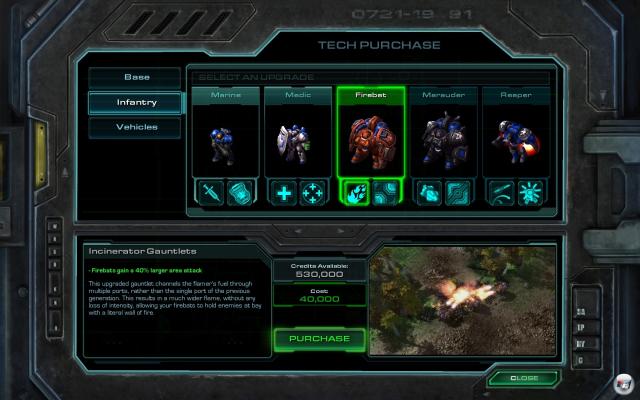Select the Medic's plus-cross upgrade icon
The width and height of the screenshot is (640, 400).
pyautogui.click(x=285, y=193)
